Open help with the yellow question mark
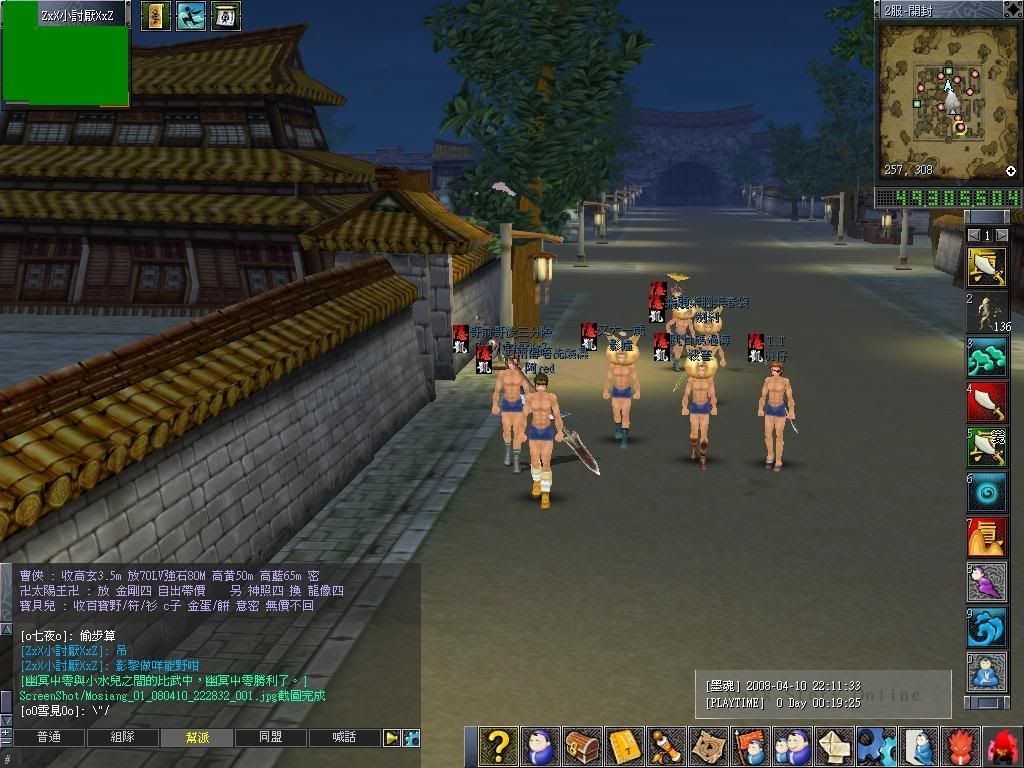The image size is (1024, 768). (498, 747)
